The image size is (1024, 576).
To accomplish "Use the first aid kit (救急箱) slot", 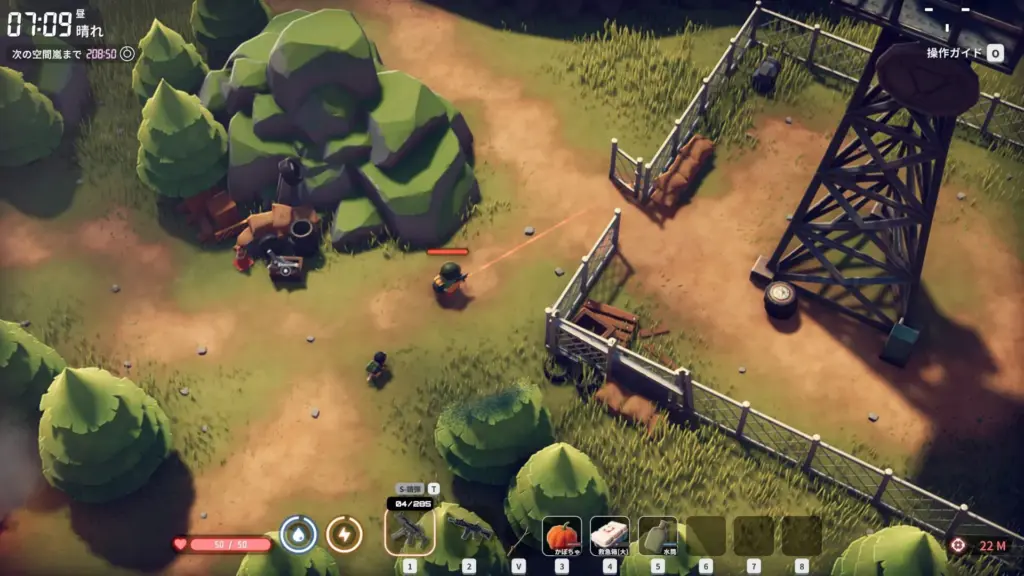I will tap(609, 535).
